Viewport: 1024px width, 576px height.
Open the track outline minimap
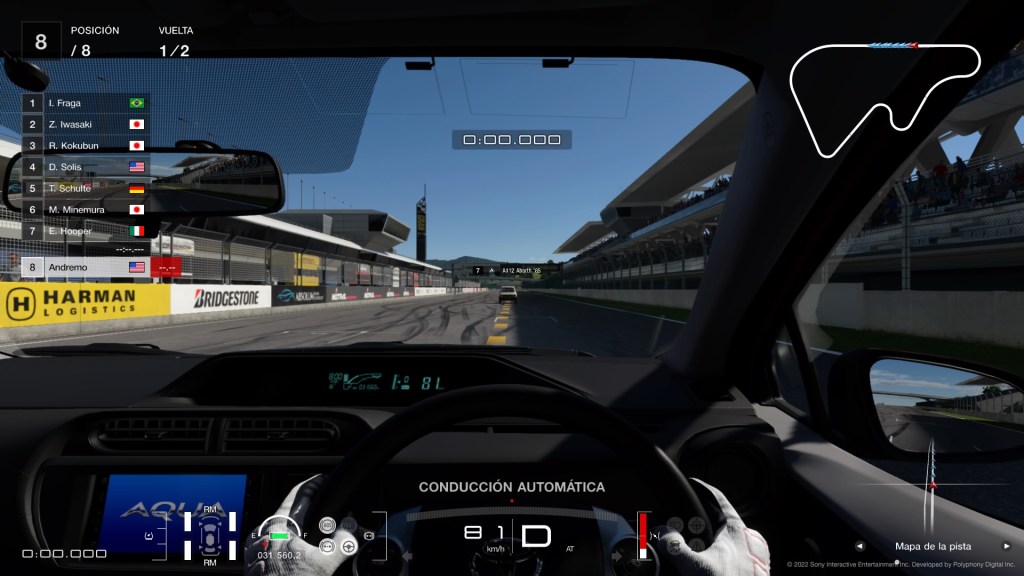coord(885,98)
